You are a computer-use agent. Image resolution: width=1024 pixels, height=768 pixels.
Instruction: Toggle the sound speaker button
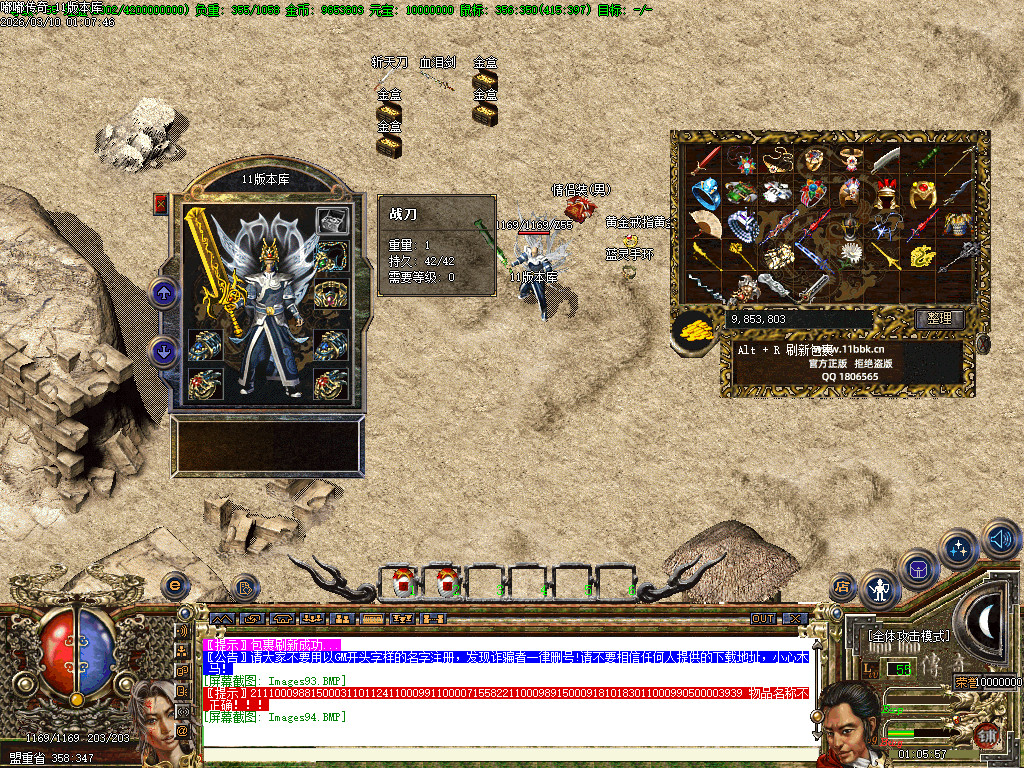click(1001, 540)
